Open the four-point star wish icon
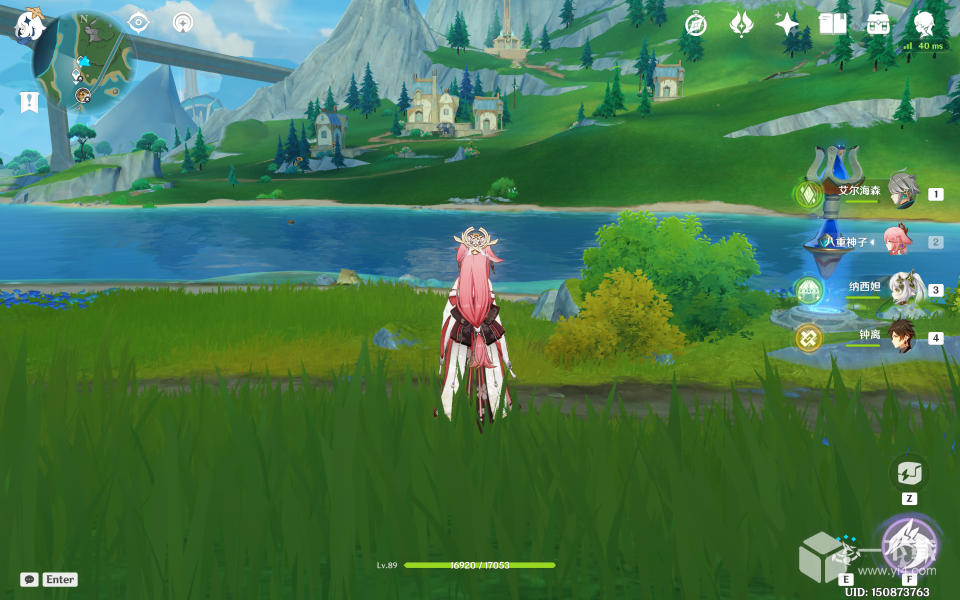Screen dimensions: 960x600 (x=787, y=24)
